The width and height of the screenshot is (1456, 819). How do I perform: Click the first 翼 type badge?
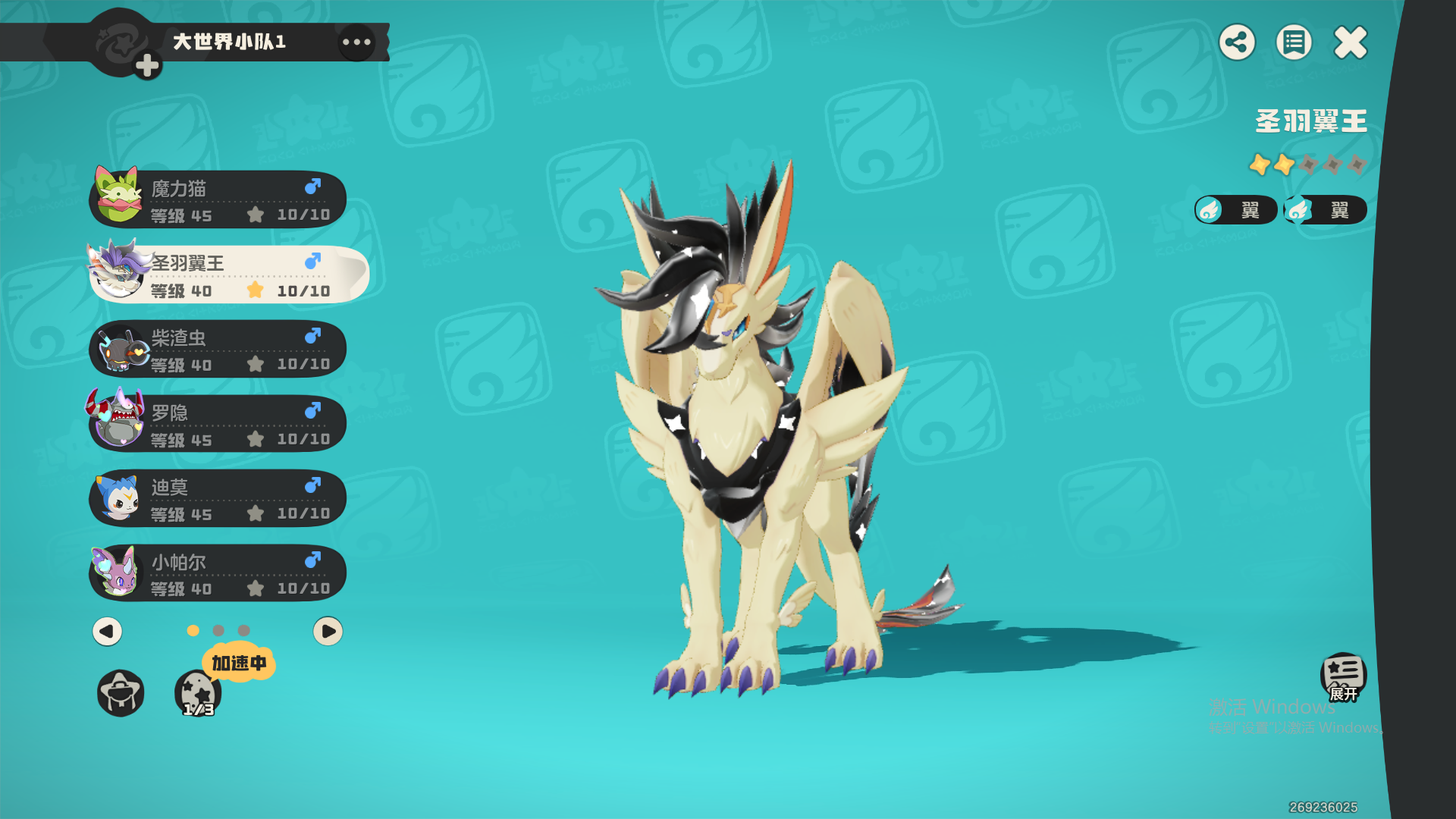pos(1236,210)
